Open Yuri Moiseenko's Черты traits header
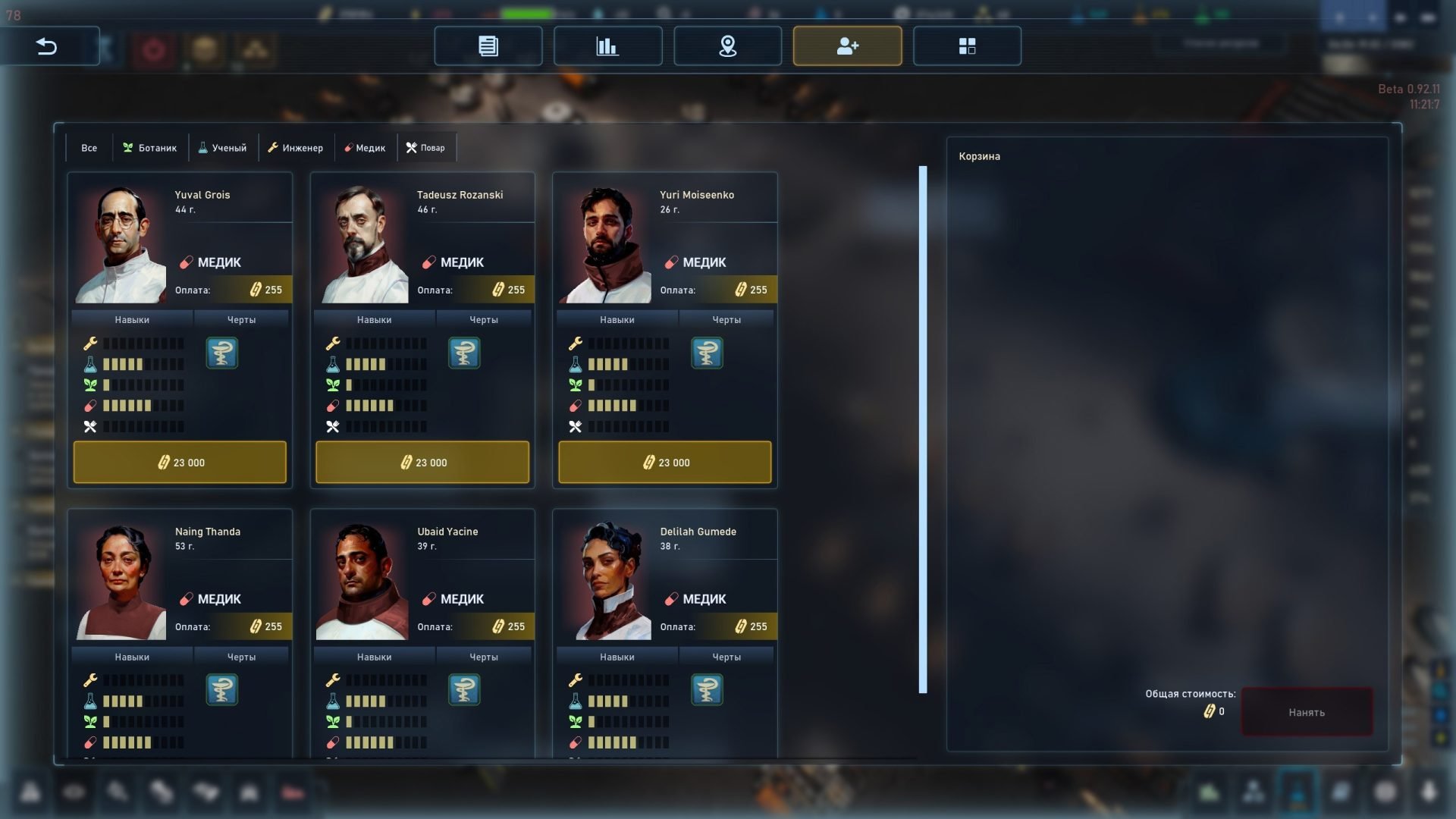Viewport: 1456px width, 819px height. pos(726,320)
